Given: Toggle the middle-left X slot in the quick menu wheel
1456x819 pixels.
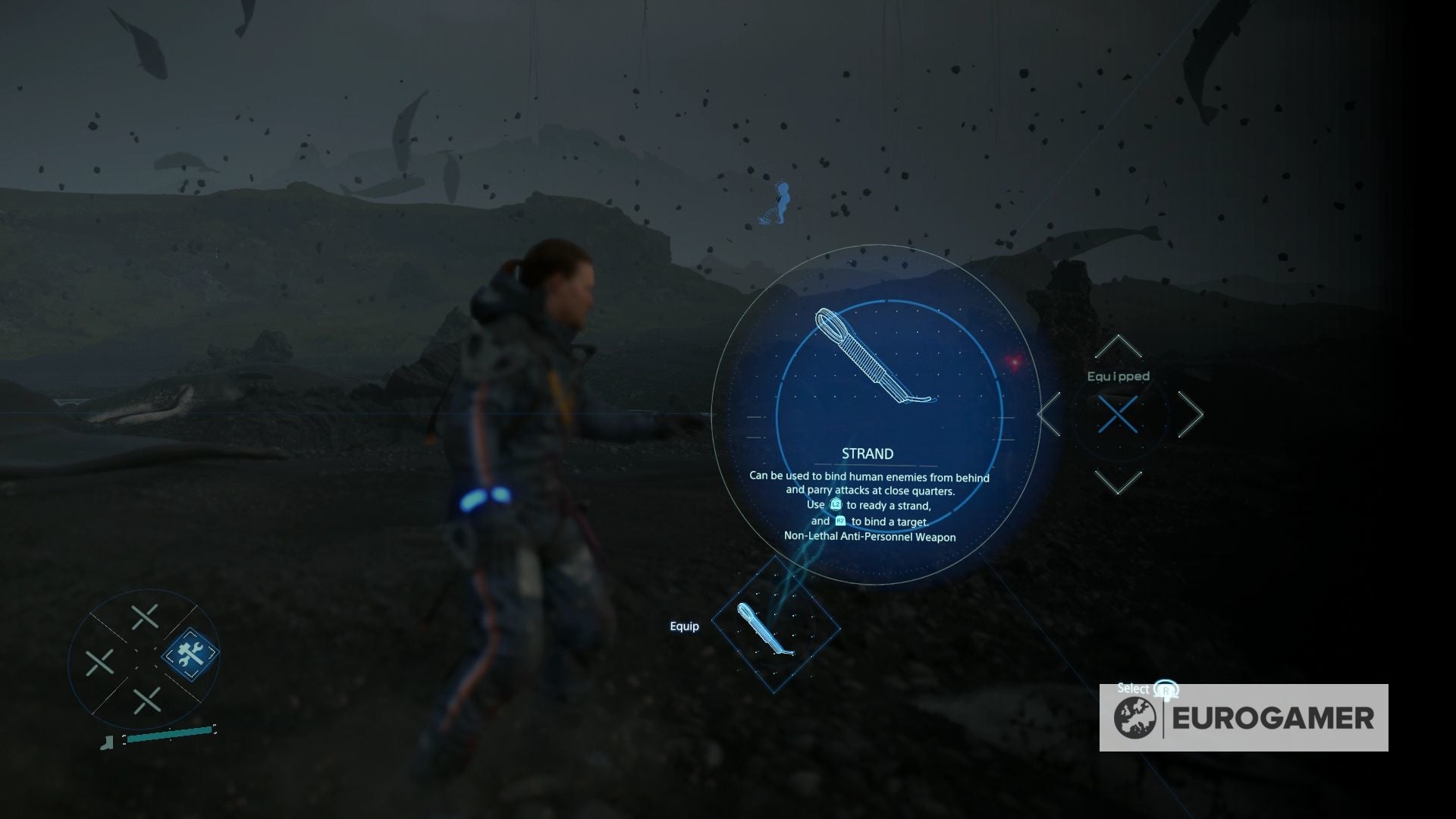Looking at the screenshot, I should click(100, 663).
